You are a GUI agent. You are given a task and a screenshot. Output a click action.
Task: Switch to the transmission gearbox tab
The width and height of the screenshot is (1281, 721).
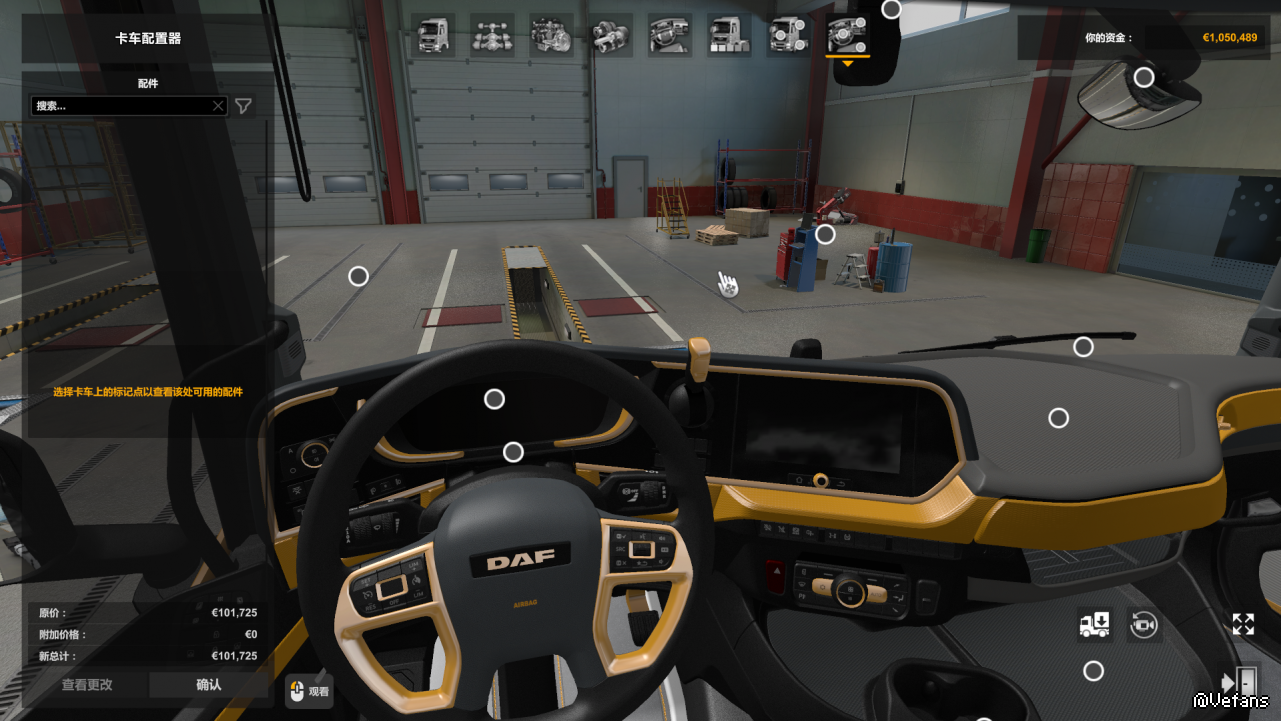(610, 35)
